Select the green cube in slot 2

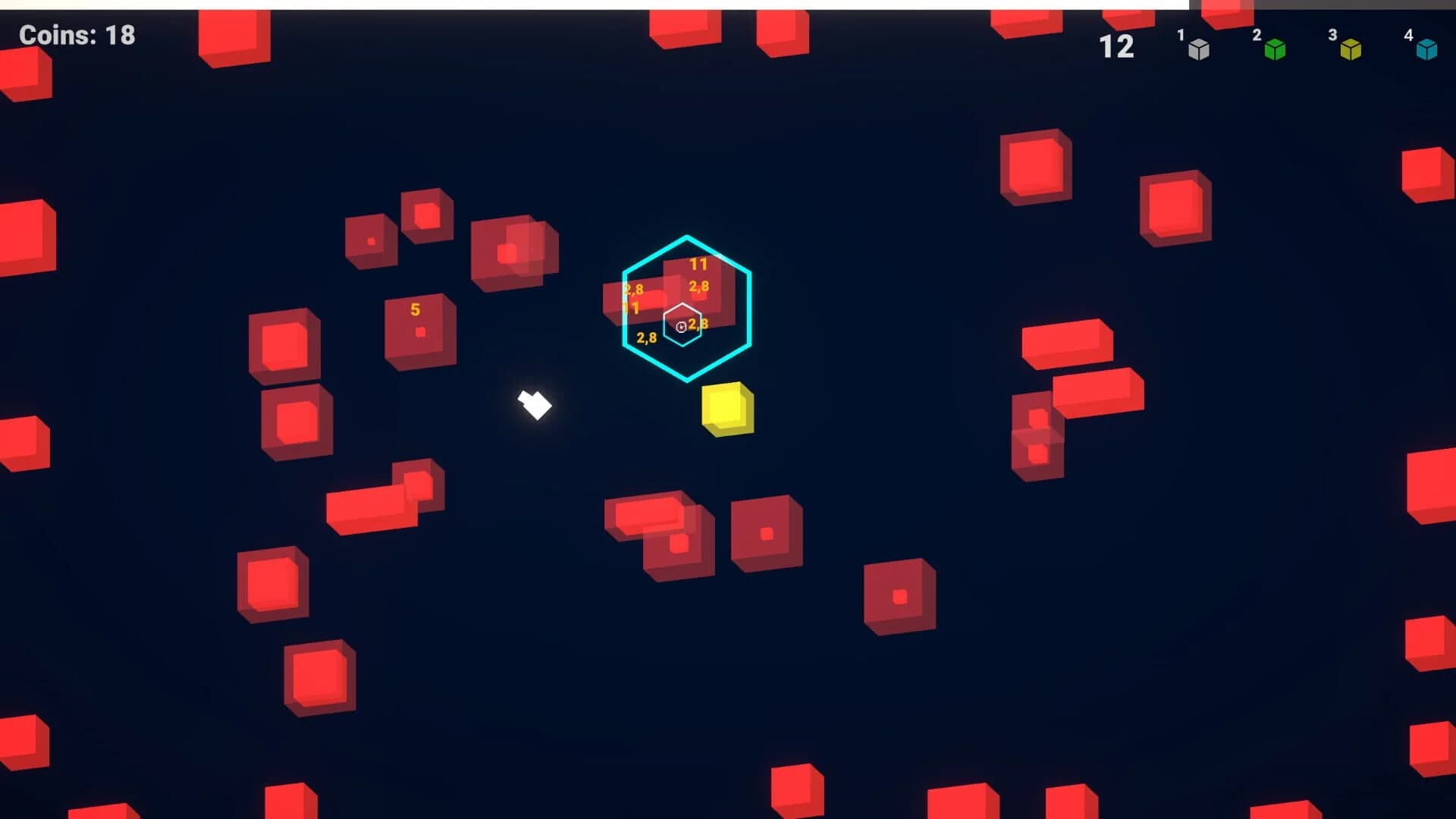click(x=1276, y=48)
